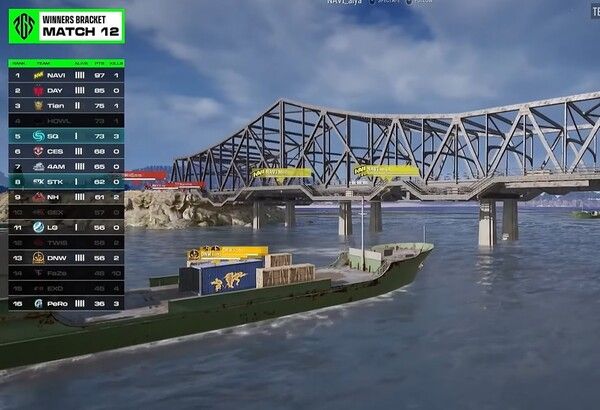Click the NH team row
Viewport: 600px width, 410px height.
(66, 197)
